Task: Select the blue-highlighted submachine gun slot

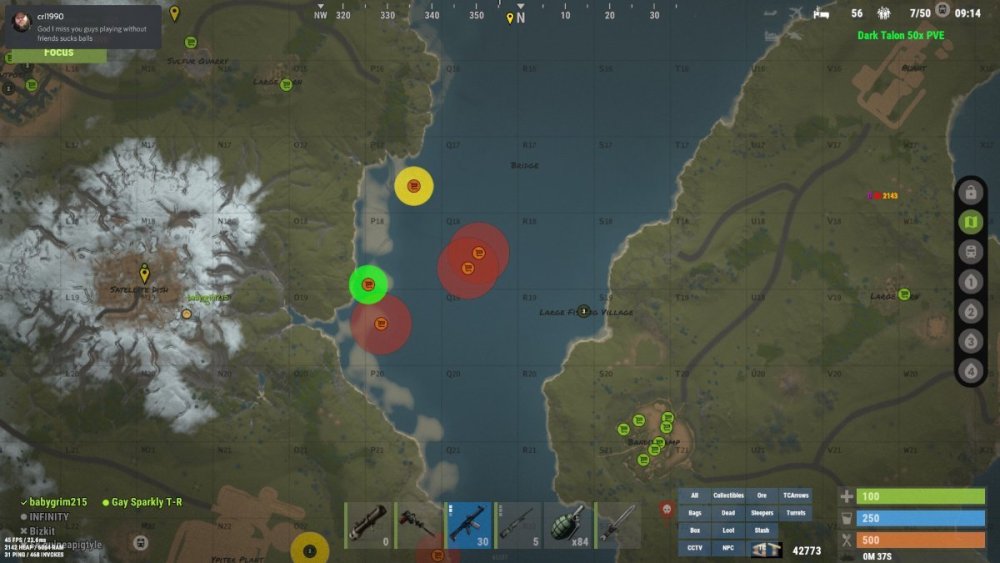Action: (x=468, y=525)
